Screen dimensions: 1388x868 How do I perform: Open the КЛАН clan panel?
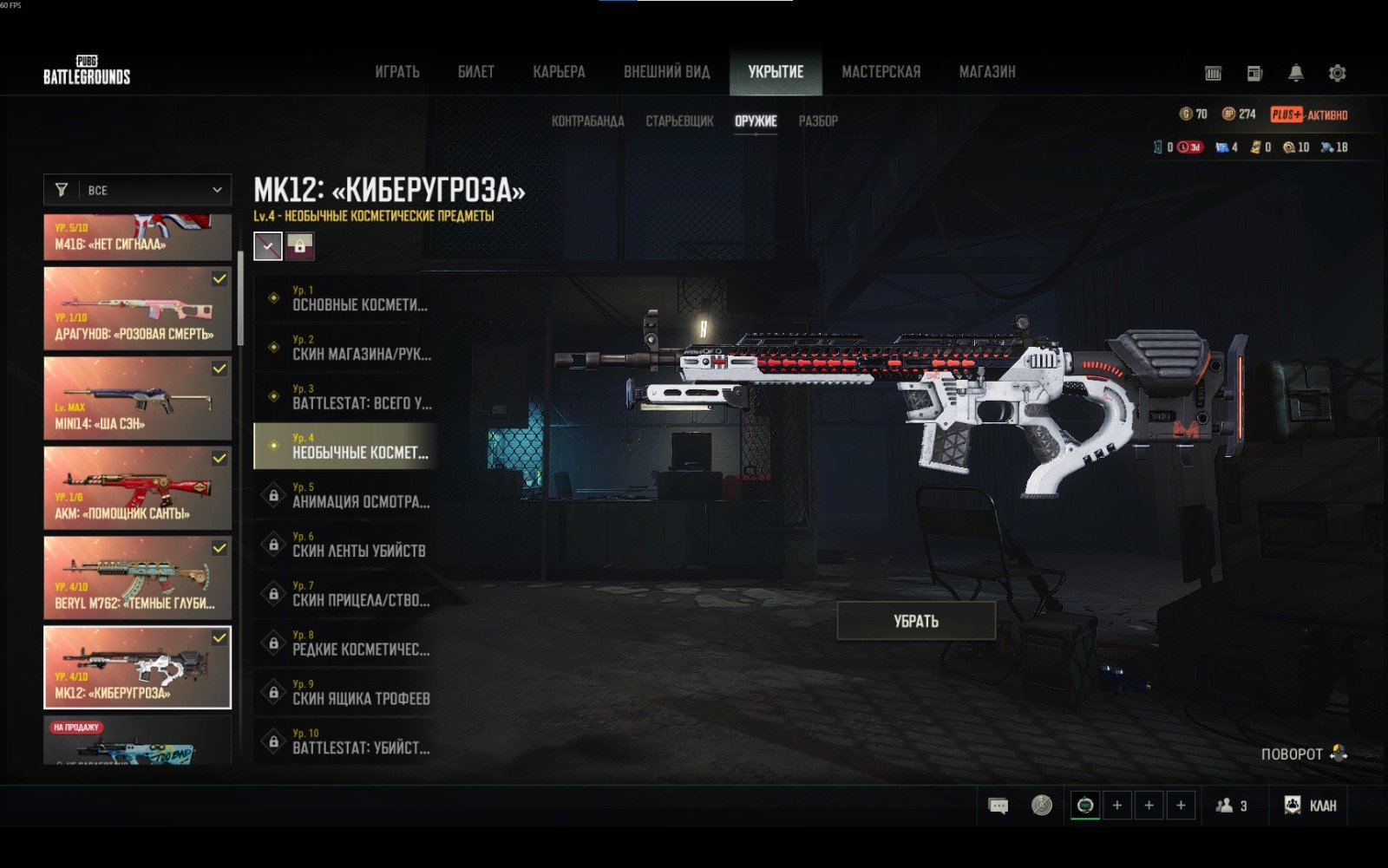[x=1310, y=806]
